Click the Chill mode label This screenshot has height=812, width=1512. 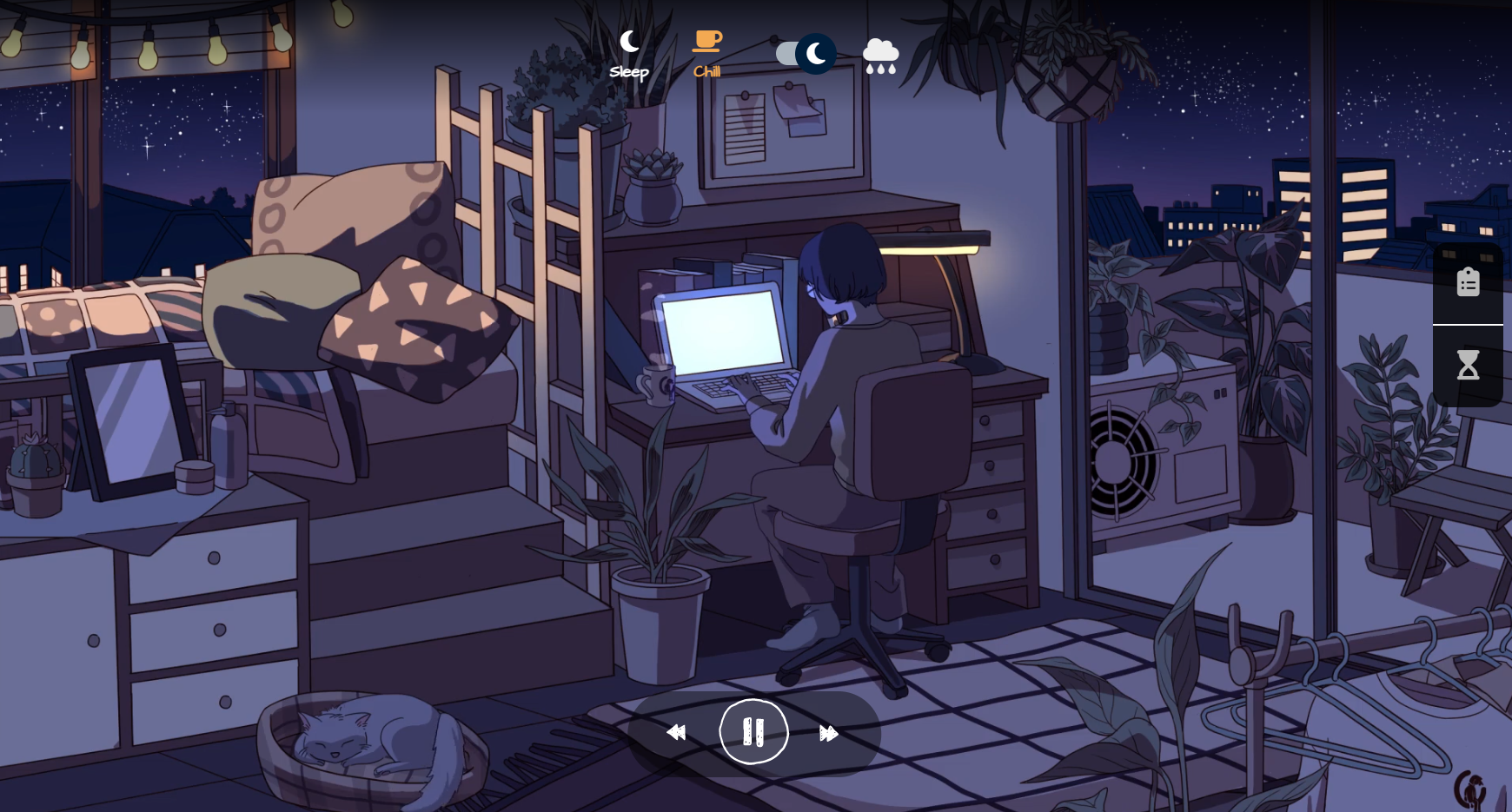pos(706,70)
